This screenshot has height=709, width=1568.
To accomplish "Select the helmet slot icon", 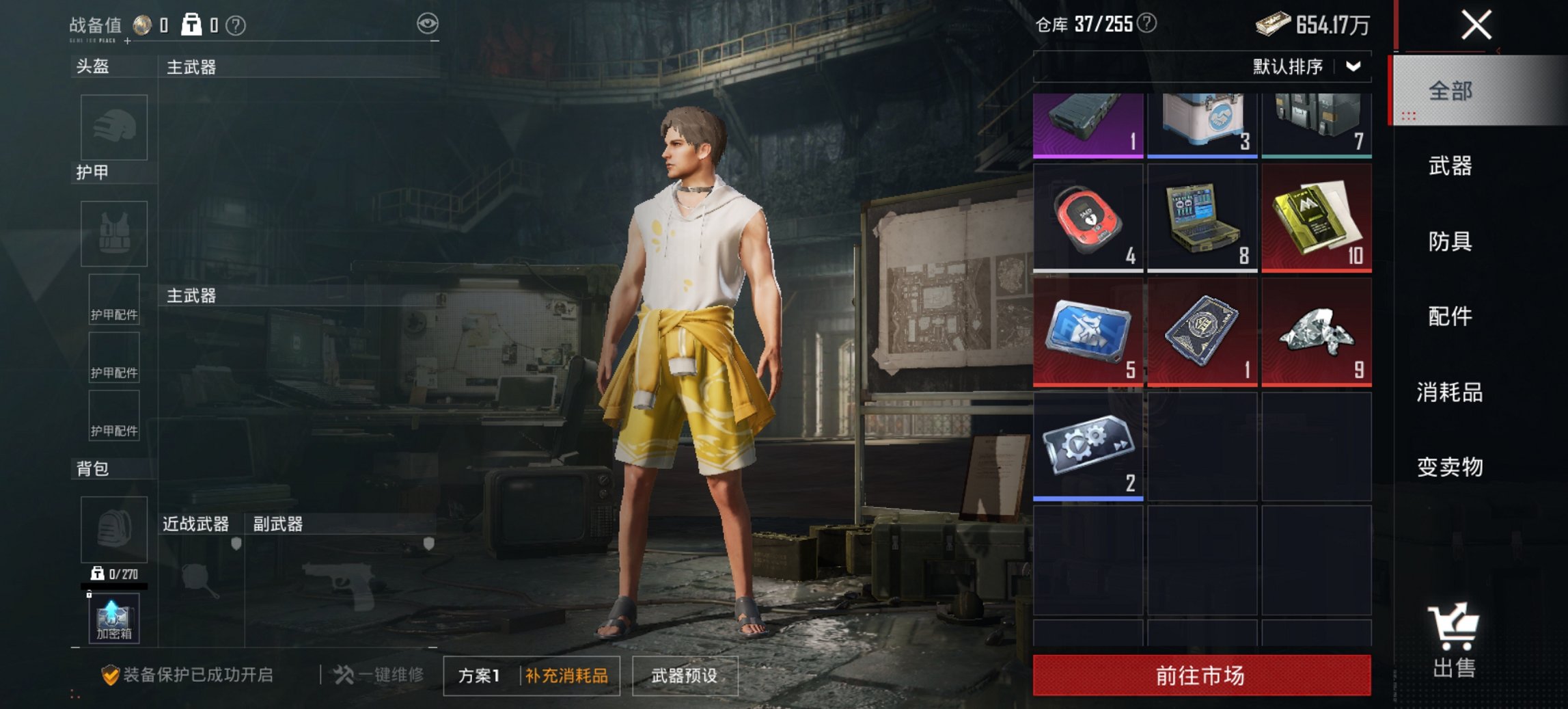I will pyautogui.click(x=113, y=127).
